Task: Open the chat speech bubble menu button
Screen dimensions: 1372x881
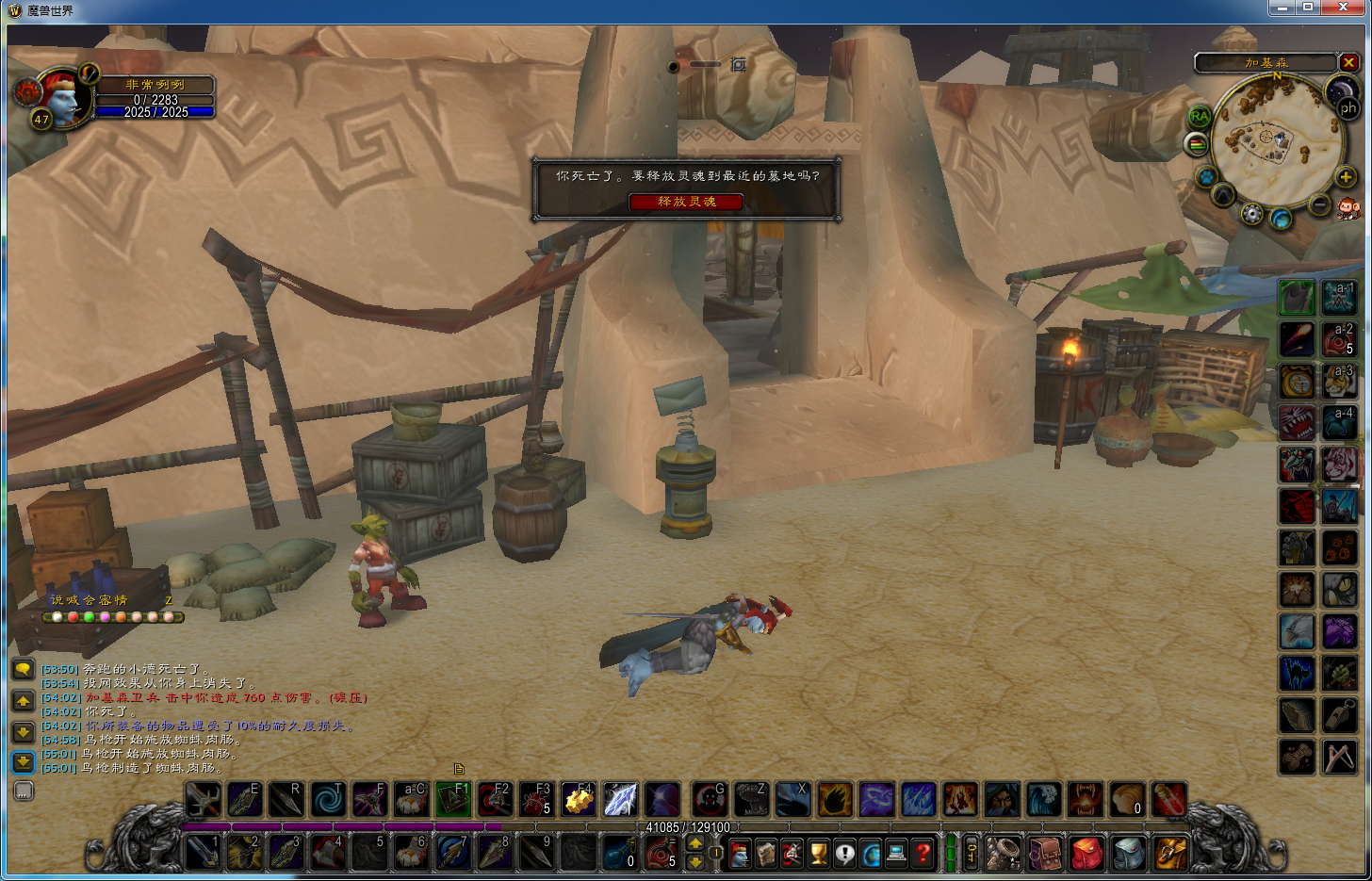Action: [23, 669]
